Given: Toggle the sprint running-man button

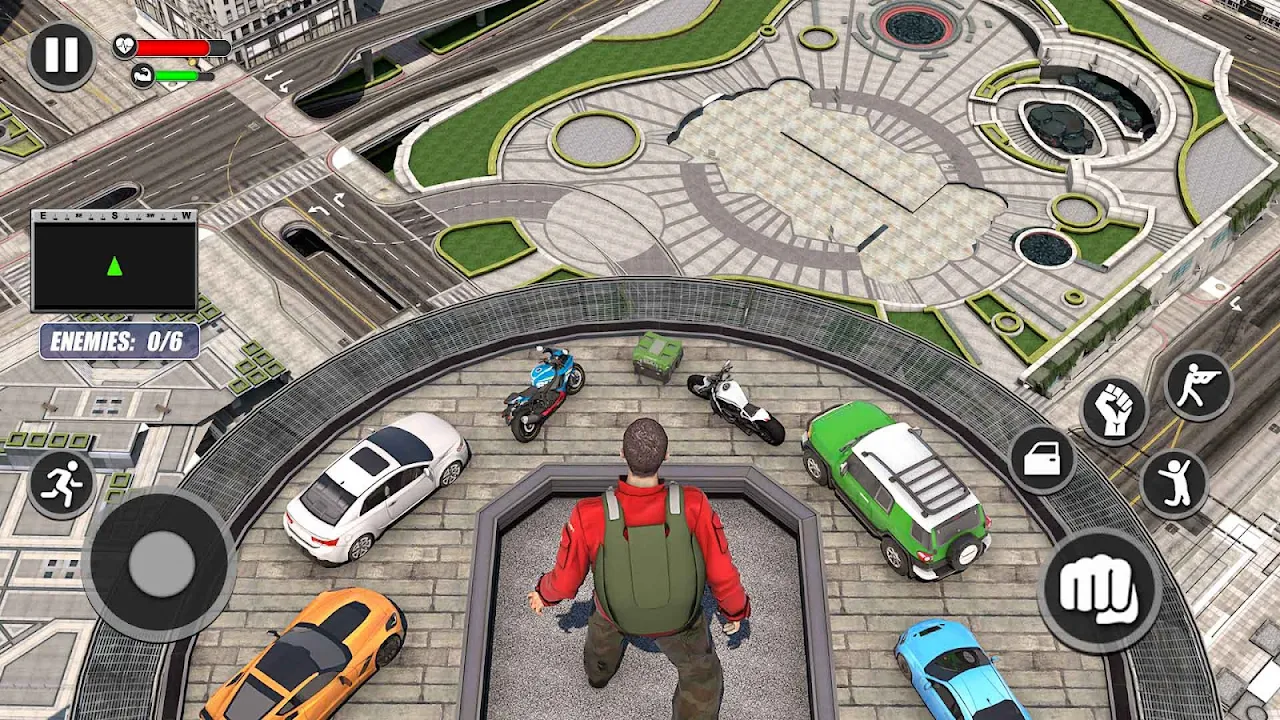Looking at the screenshot, I should pos(62,484).
